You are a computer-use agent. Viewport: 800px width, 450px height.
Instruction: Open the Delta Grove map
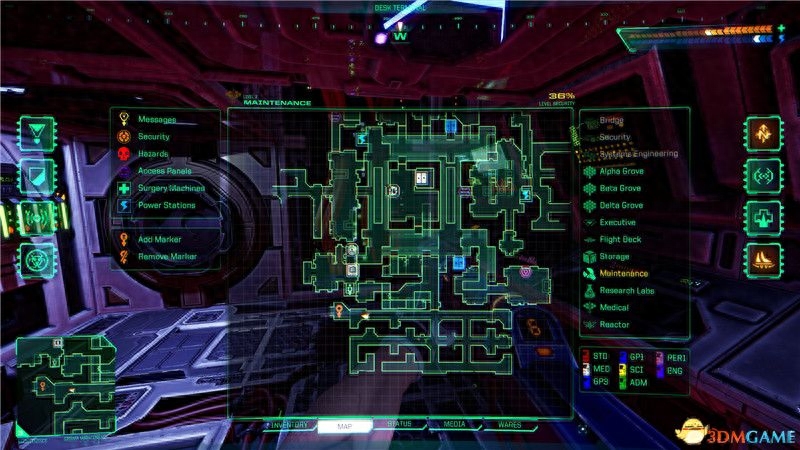(620, 205)
